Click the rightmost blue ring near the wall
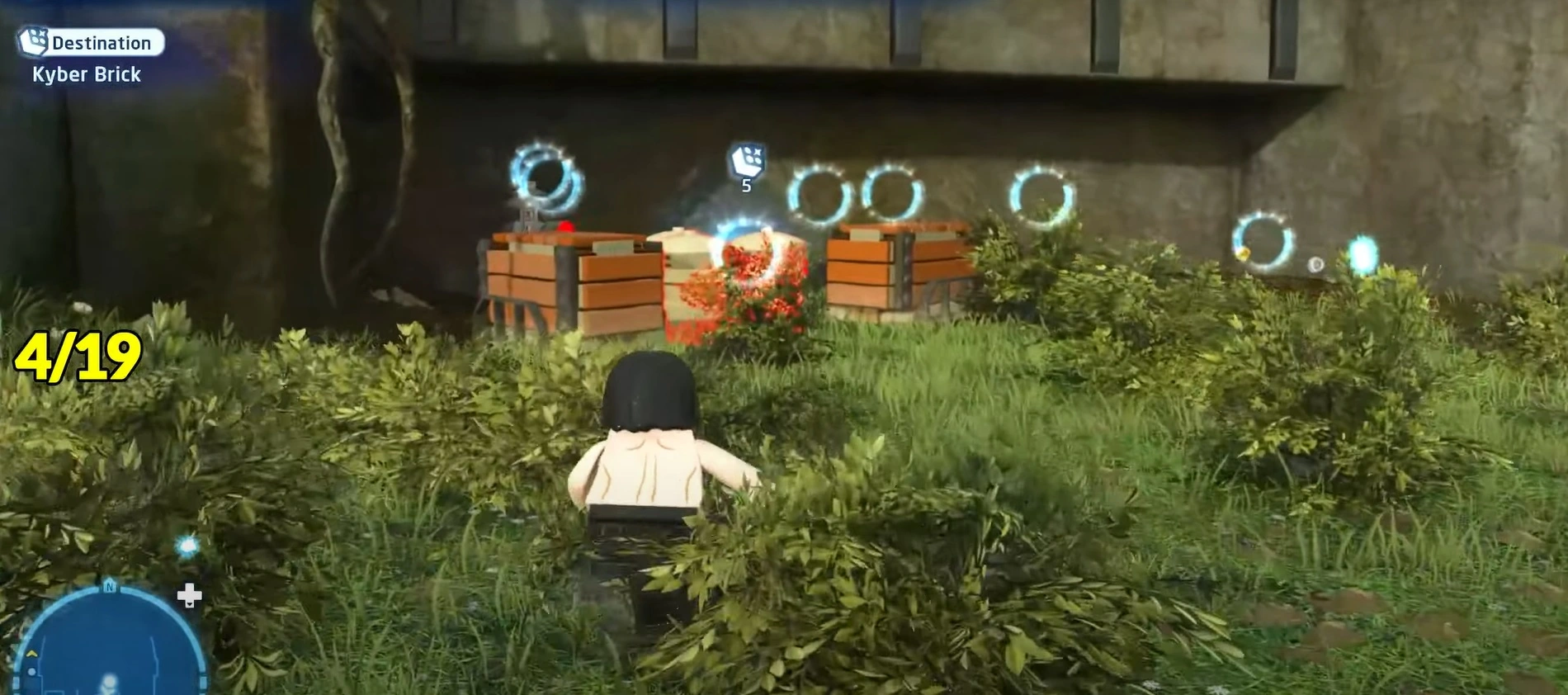The image size is (1568, 695). point(1263,241)
